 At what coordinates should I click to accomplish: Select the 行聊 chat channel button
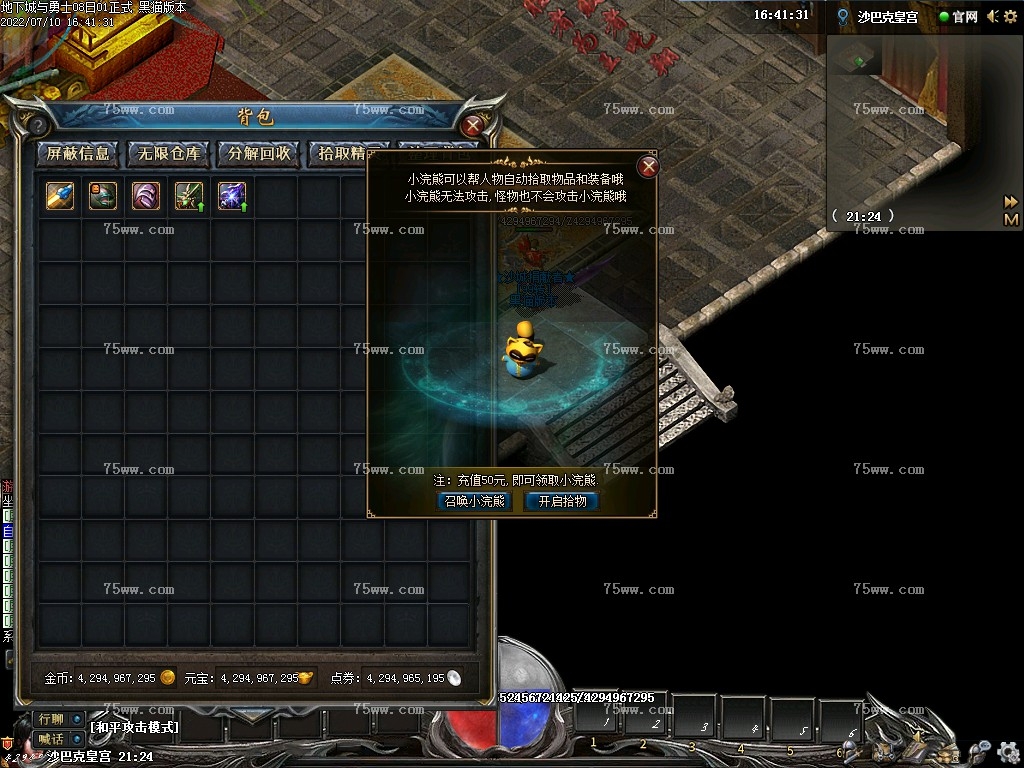tap(50, 719)
